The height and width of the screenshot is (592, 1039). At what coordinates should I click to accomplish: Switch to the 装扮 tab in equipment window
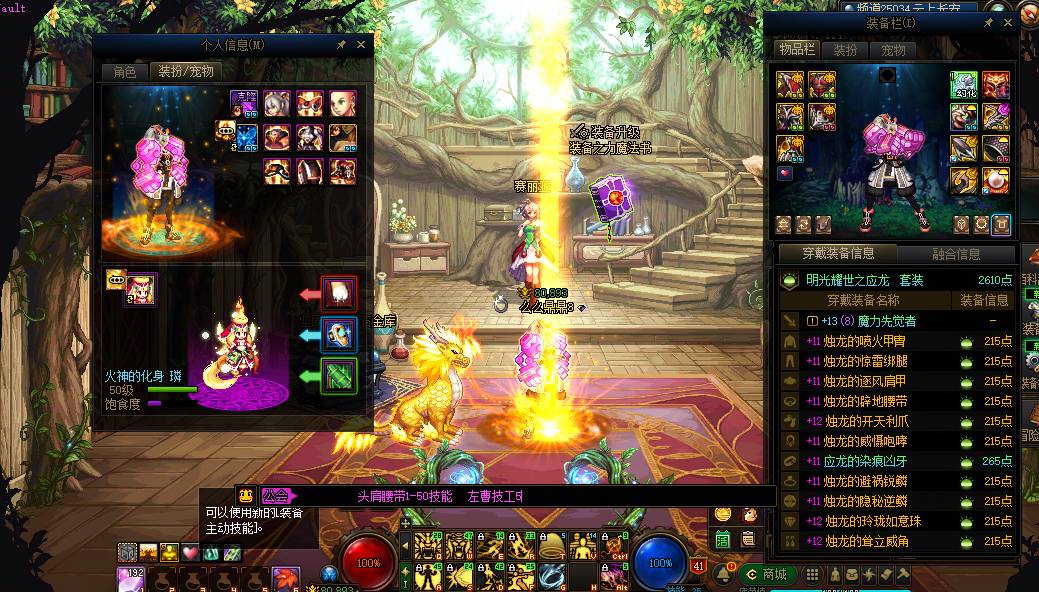tap(845, 50)
